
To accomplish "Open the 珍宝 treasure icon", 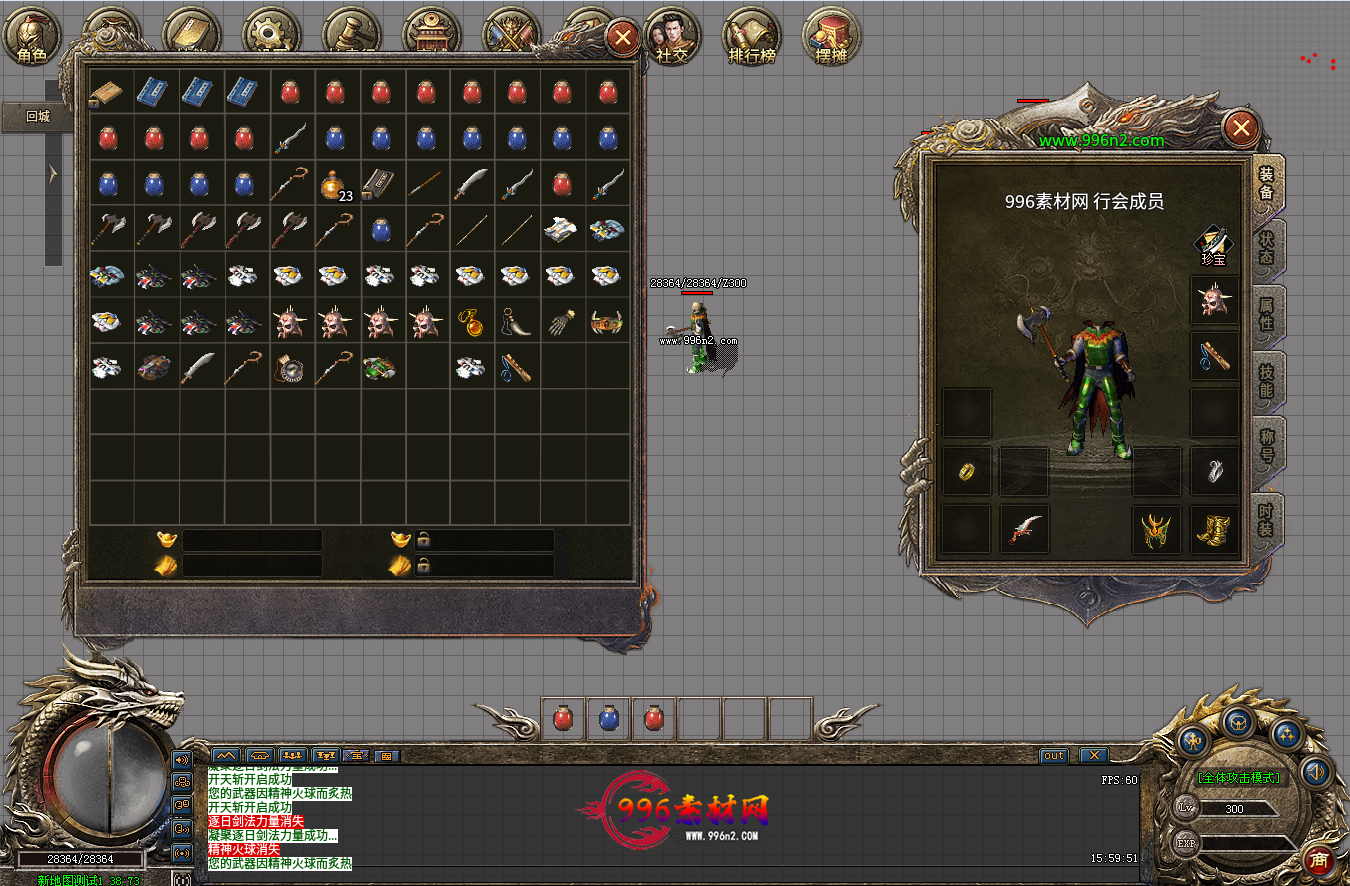I will tap(1213, 246).
